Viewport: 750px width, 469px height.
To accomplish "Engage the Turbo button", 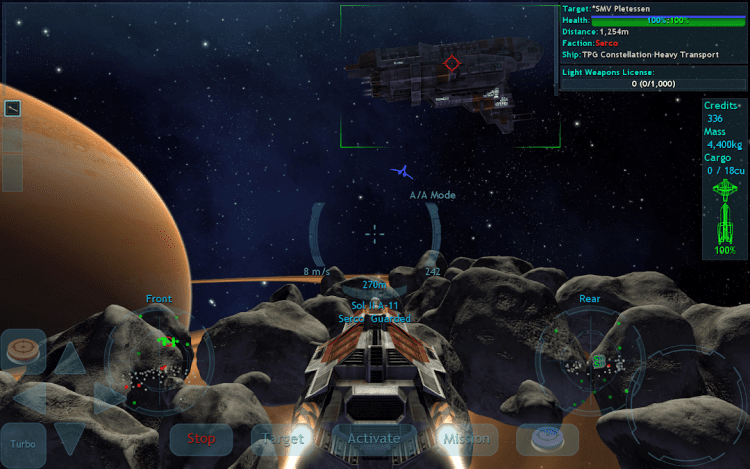I will pos(23,442).
